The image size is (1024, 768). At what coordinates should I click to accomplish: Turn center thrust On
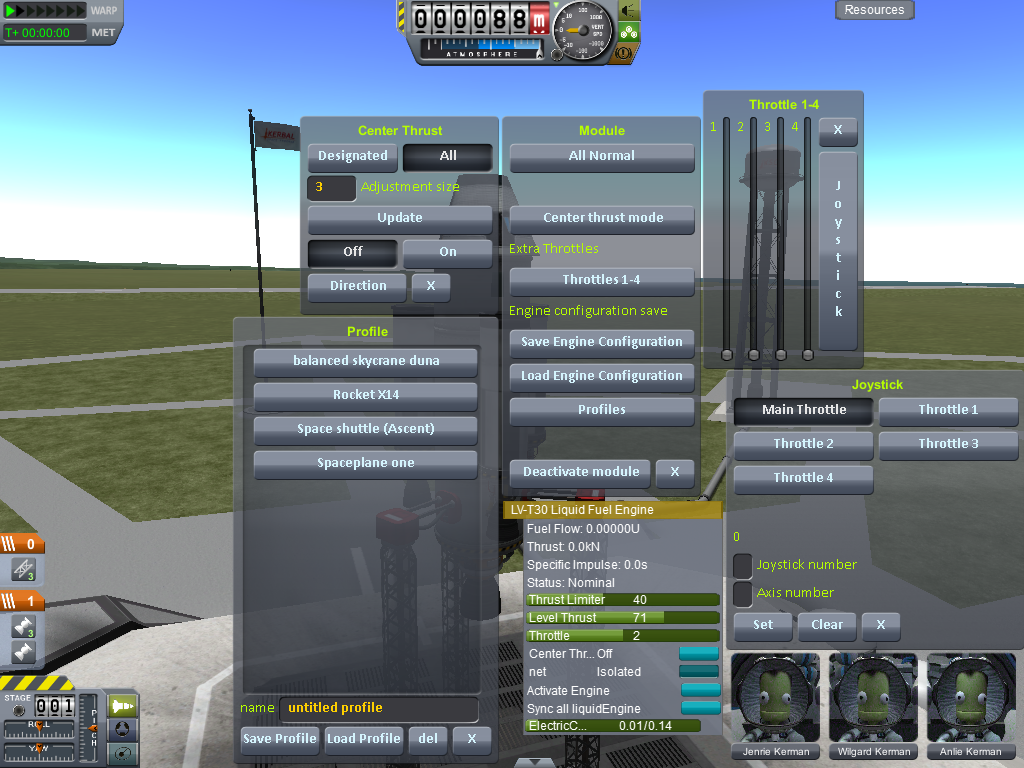(x=447, y=252)
